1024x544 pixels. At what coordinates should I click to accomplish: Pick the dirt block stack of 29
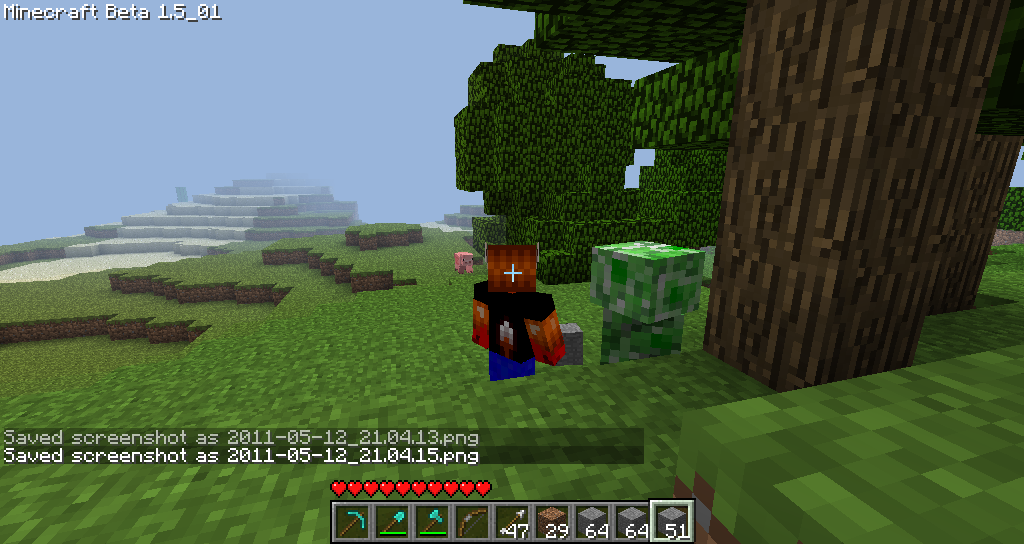(551, 521)
